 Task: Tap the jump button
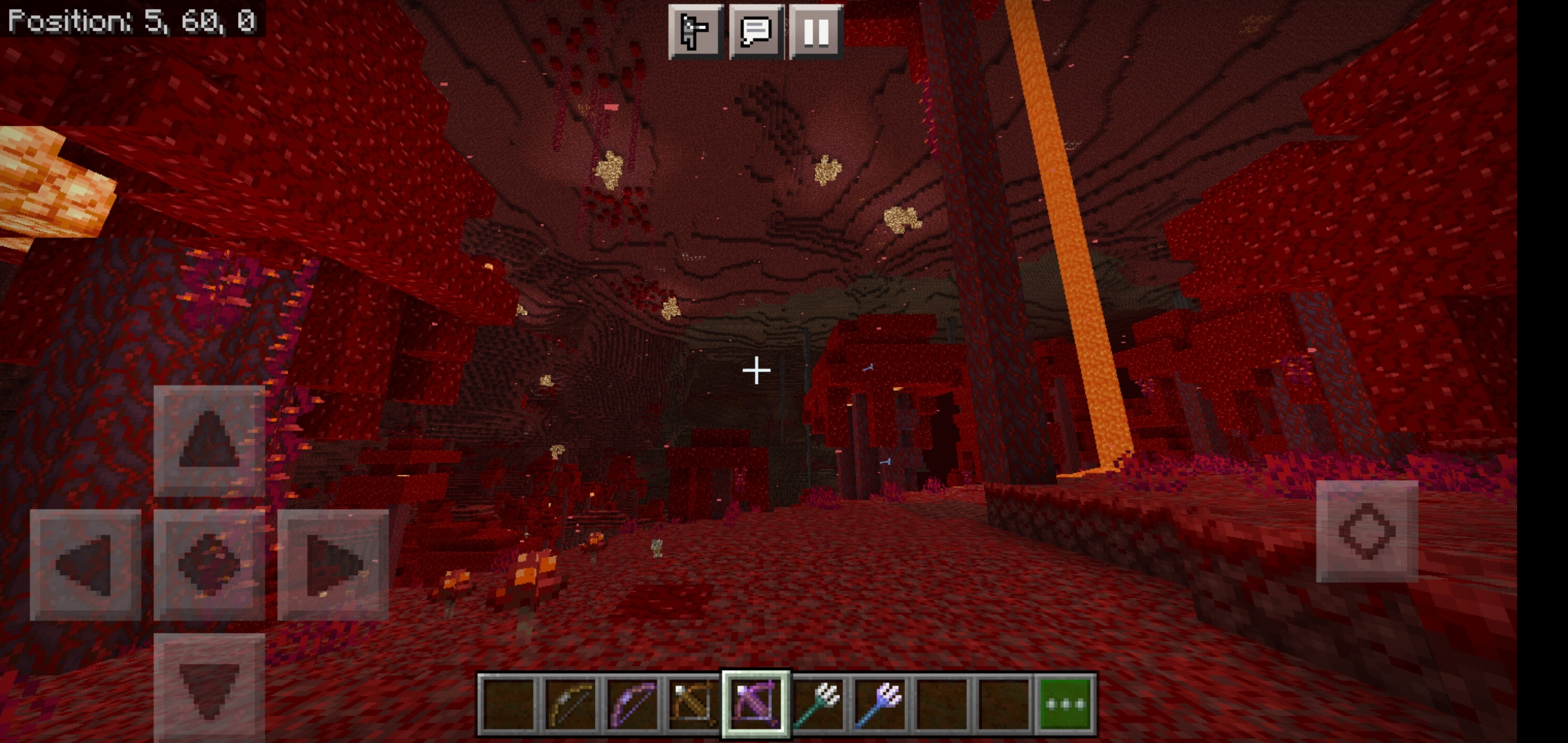[x=1366, y=531]
